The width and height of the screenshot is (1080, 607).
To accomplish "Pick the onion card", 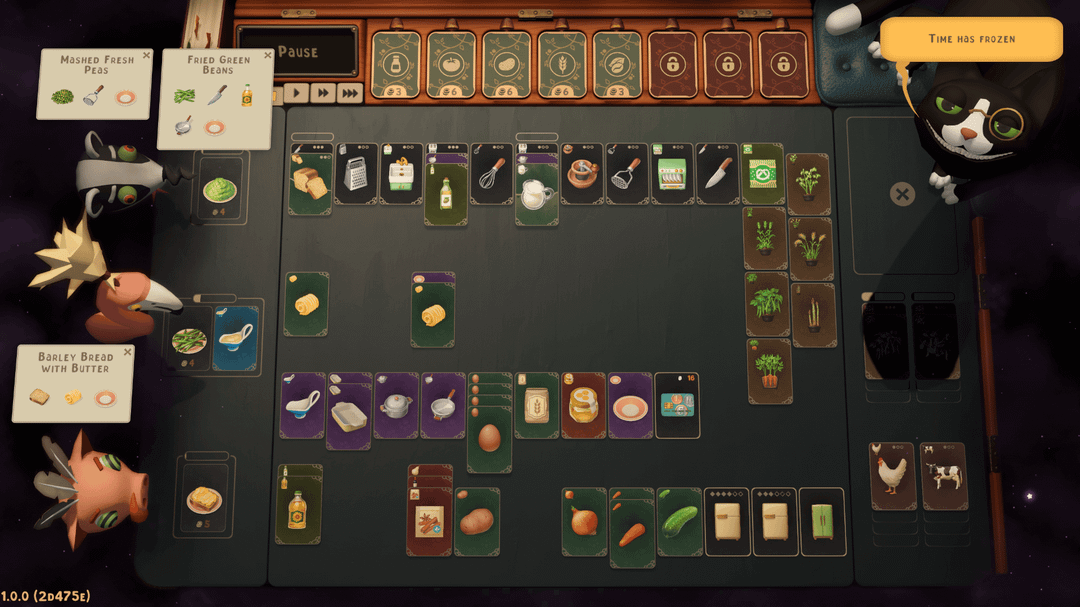I will [584, 521].
